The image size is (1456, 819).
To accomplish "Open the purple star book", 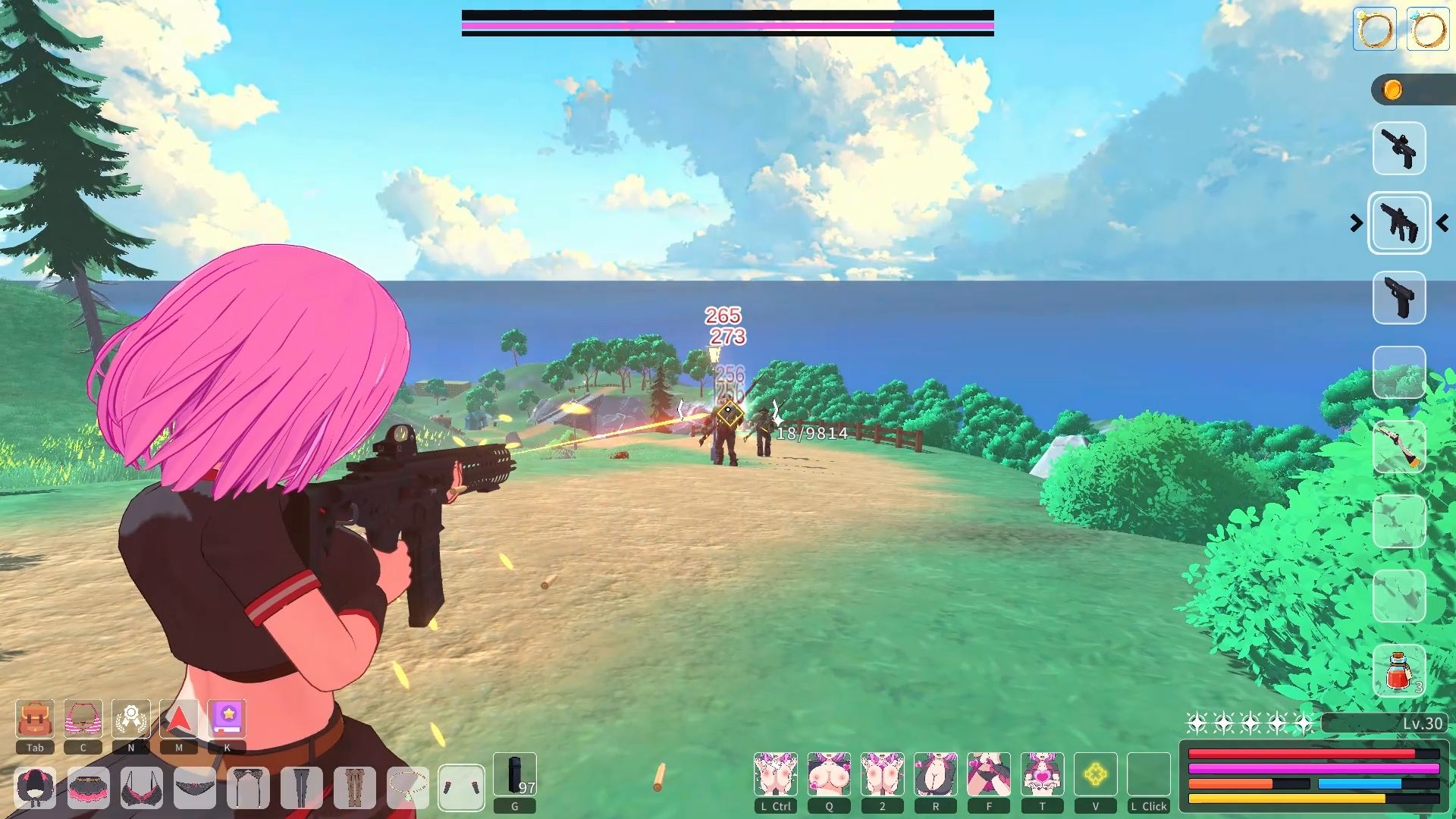I will pos(227,719).
